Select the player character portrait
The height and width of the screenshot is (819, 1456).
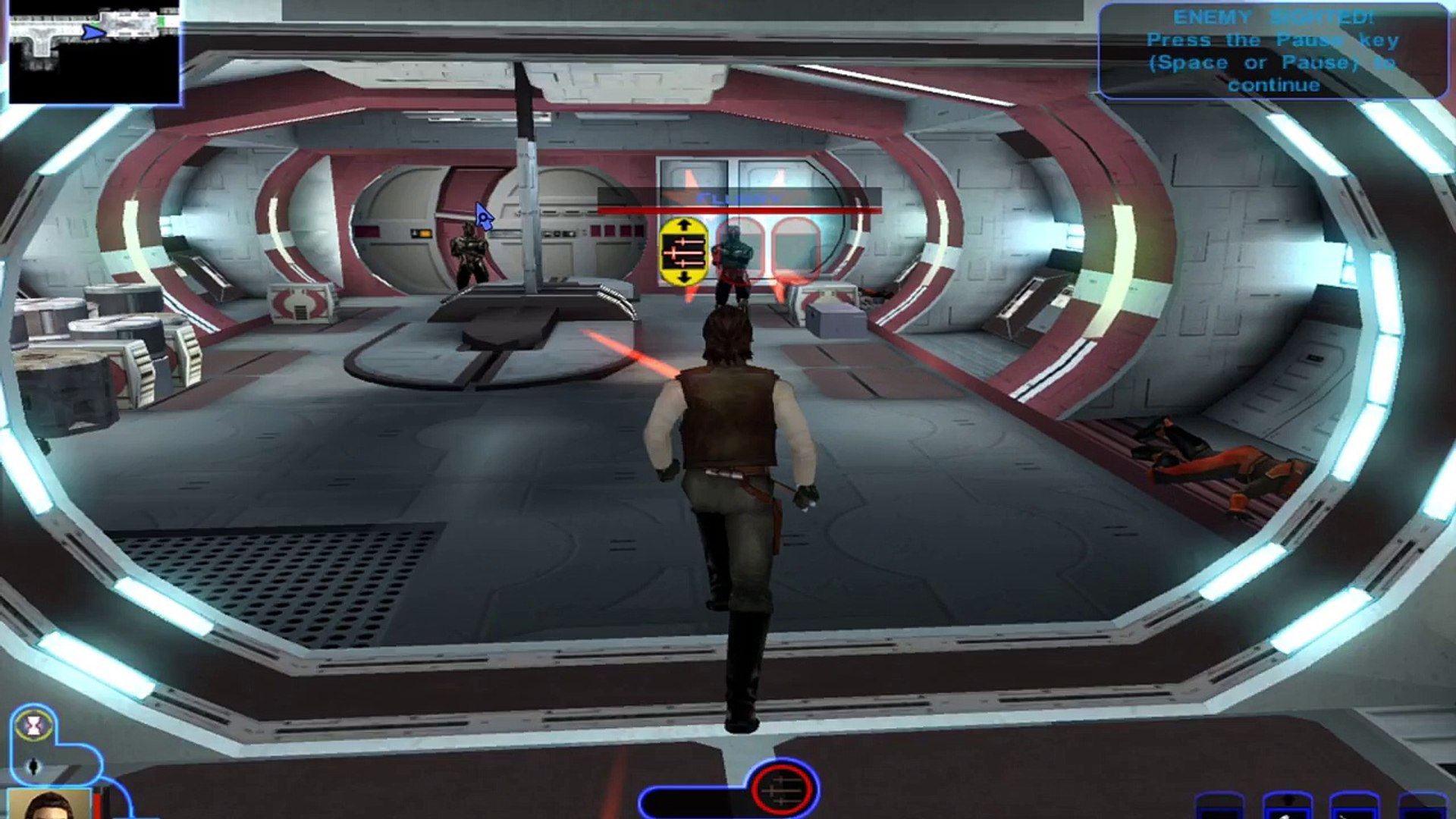[x=49, y=804]
